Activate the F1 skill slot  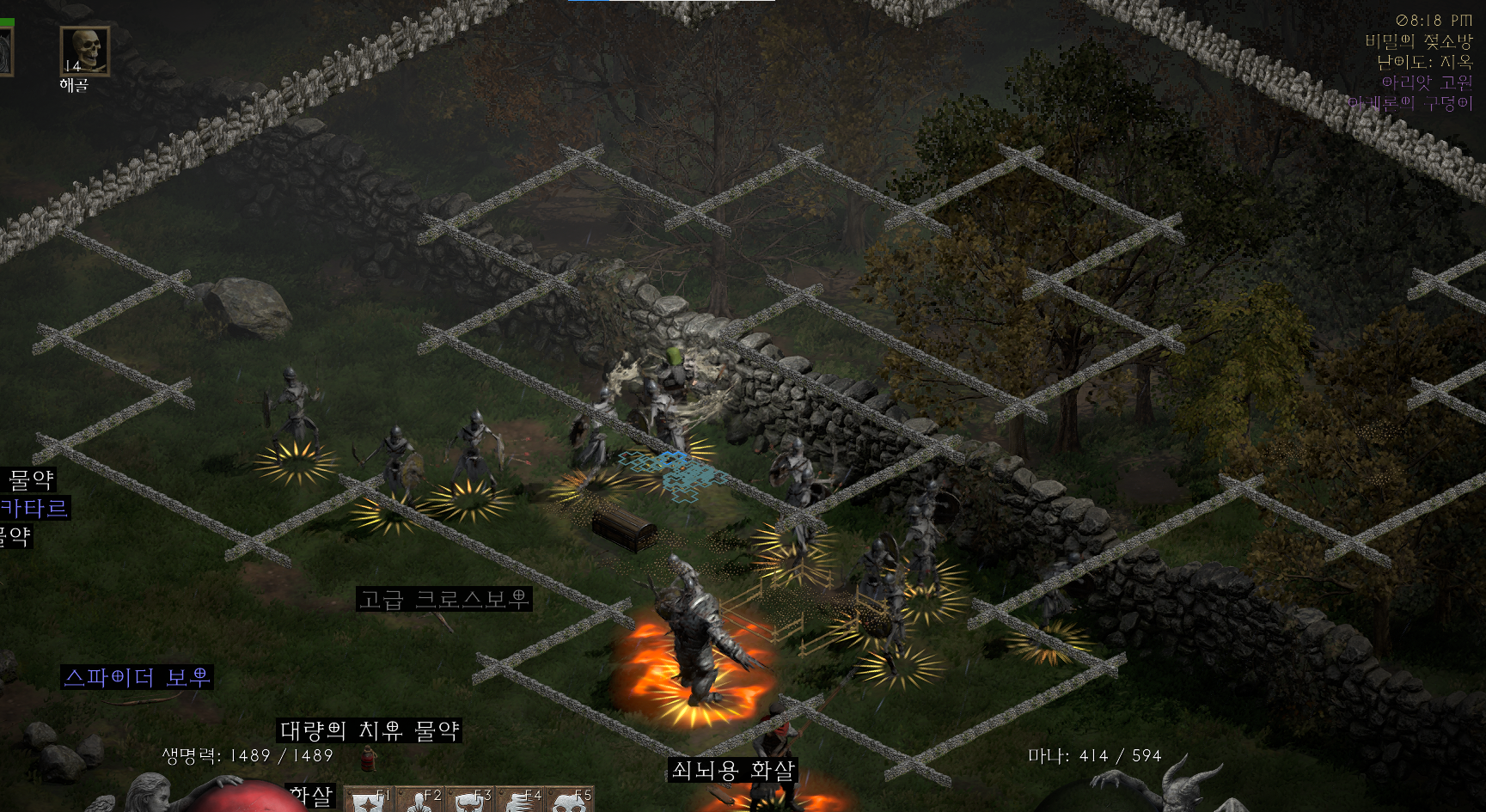click(x=369, y=801)
